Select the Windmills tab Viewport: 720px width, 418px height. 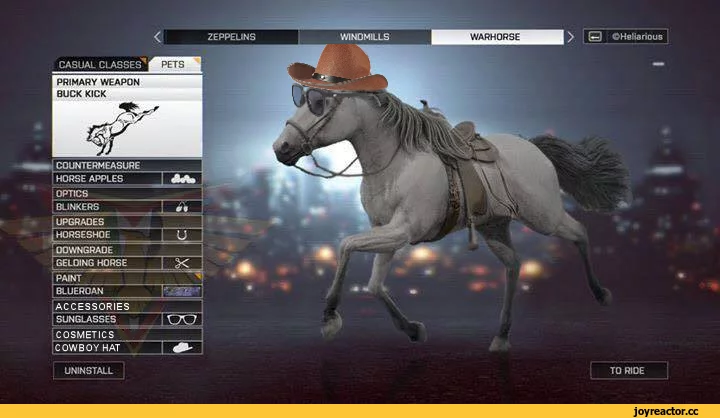pyautogui.click(x=365, y=37)
